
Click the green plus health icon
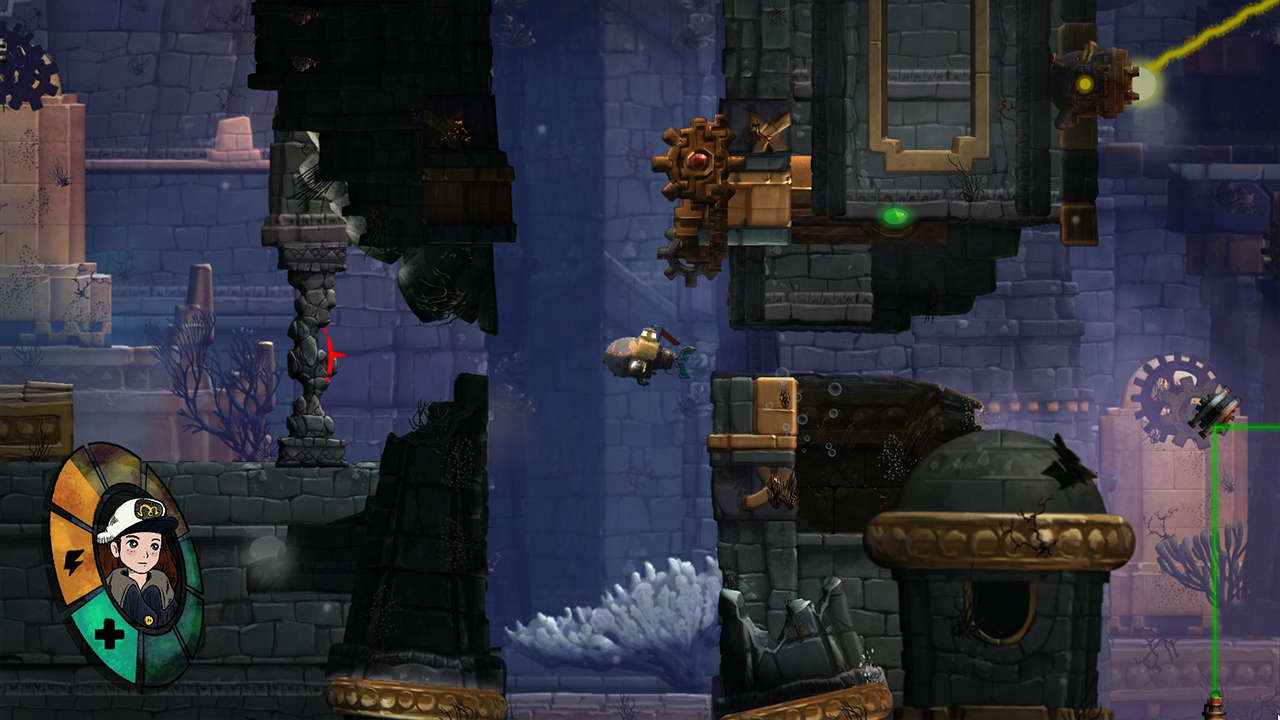106,633
